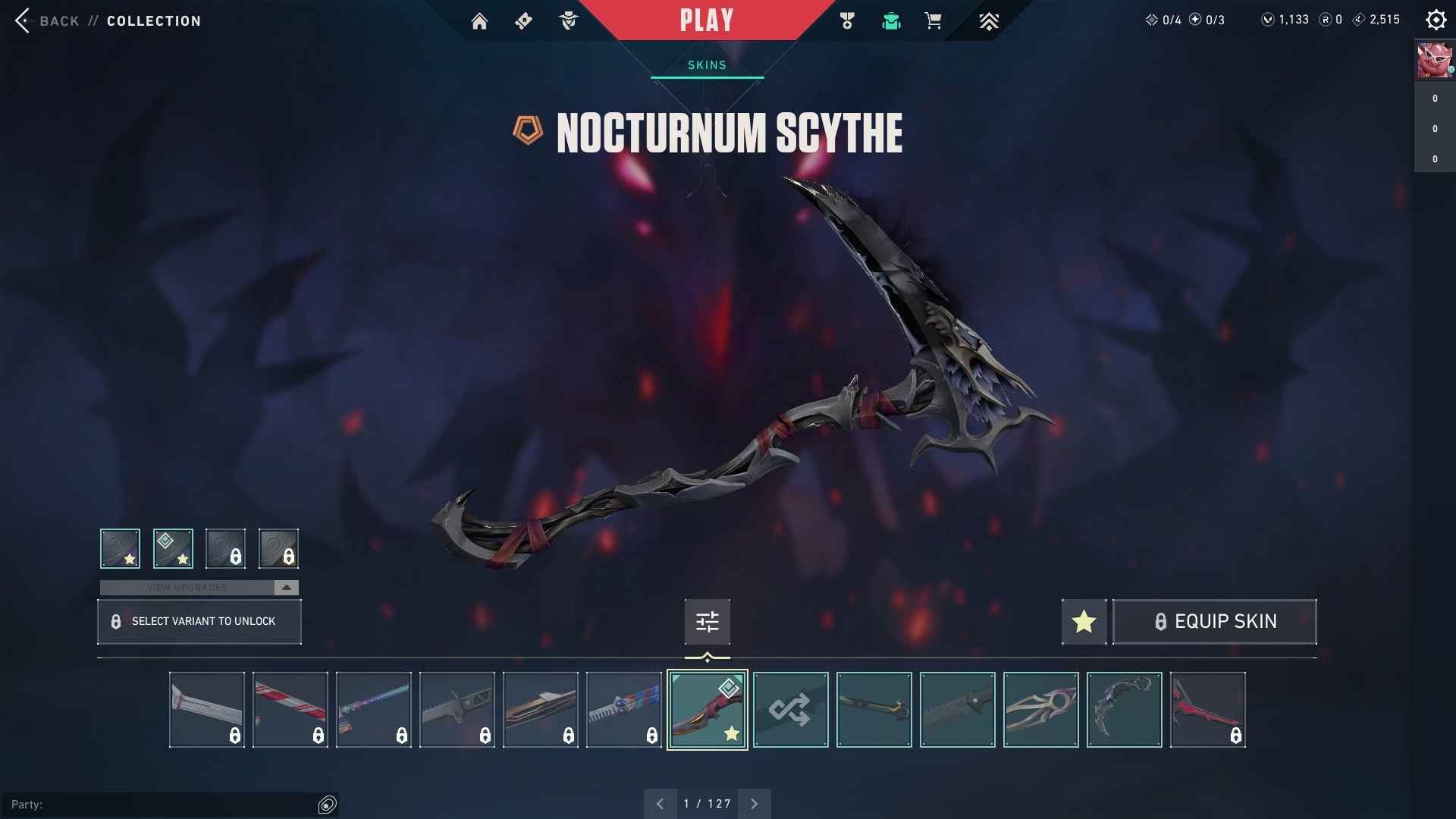Select the second variant swatch
The width and height of the screenshot is (1456, 819).
[x=174, y=548]
